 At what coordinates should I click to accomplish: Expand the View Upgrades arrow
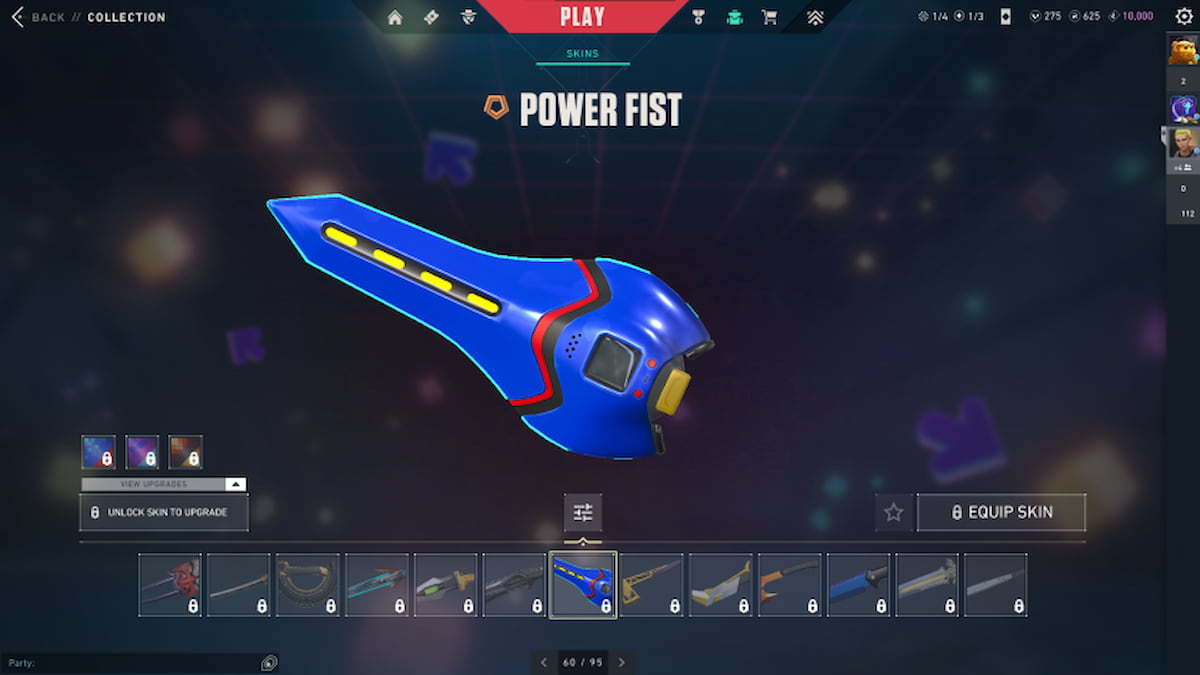[234, 484]
